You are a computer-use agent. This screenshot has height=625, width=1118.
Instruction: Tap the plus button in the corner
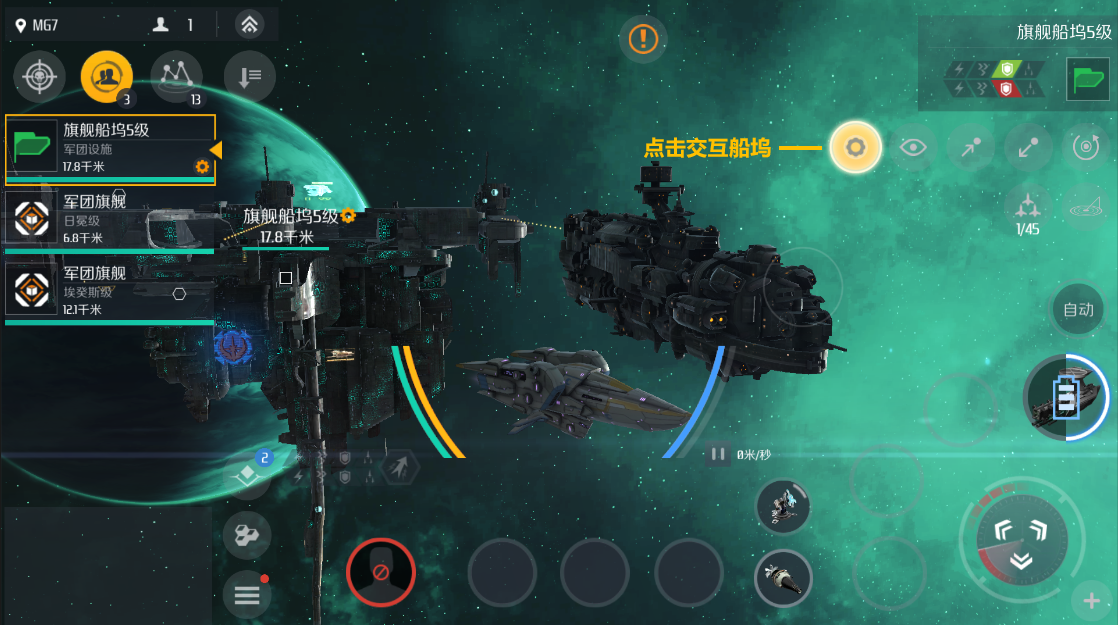1091,600
